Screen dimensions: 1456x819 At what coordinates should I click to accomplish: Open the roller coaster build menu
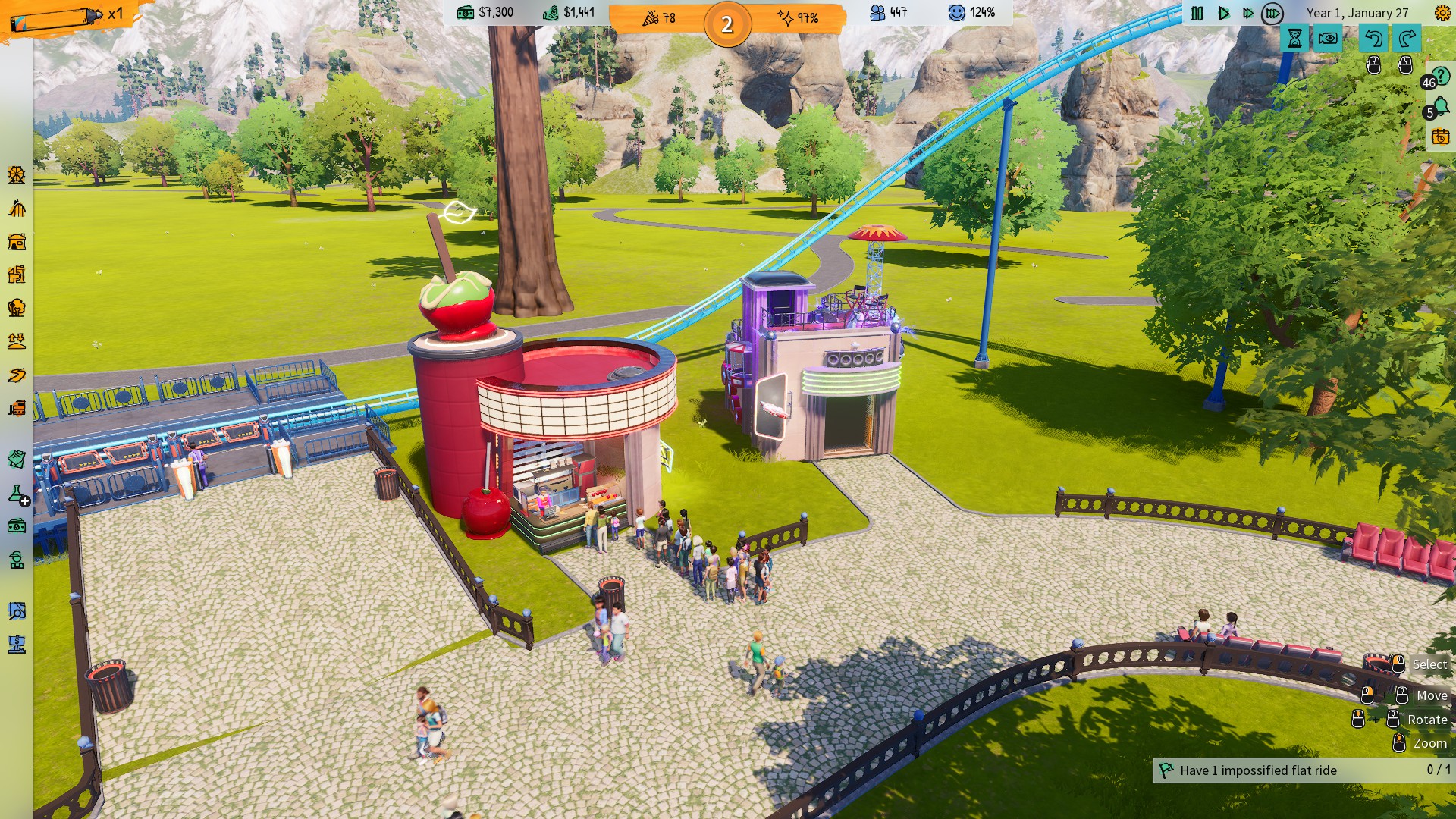tap(17, 209)
